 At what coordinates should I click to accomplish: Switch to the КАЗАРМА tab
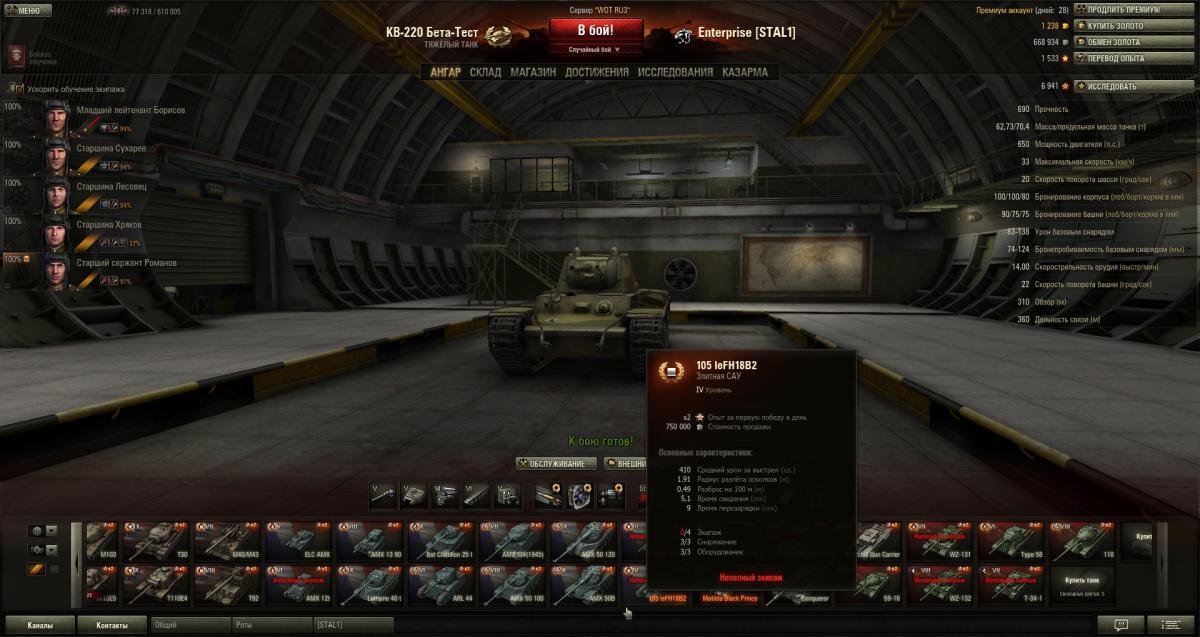pos(745,72)
